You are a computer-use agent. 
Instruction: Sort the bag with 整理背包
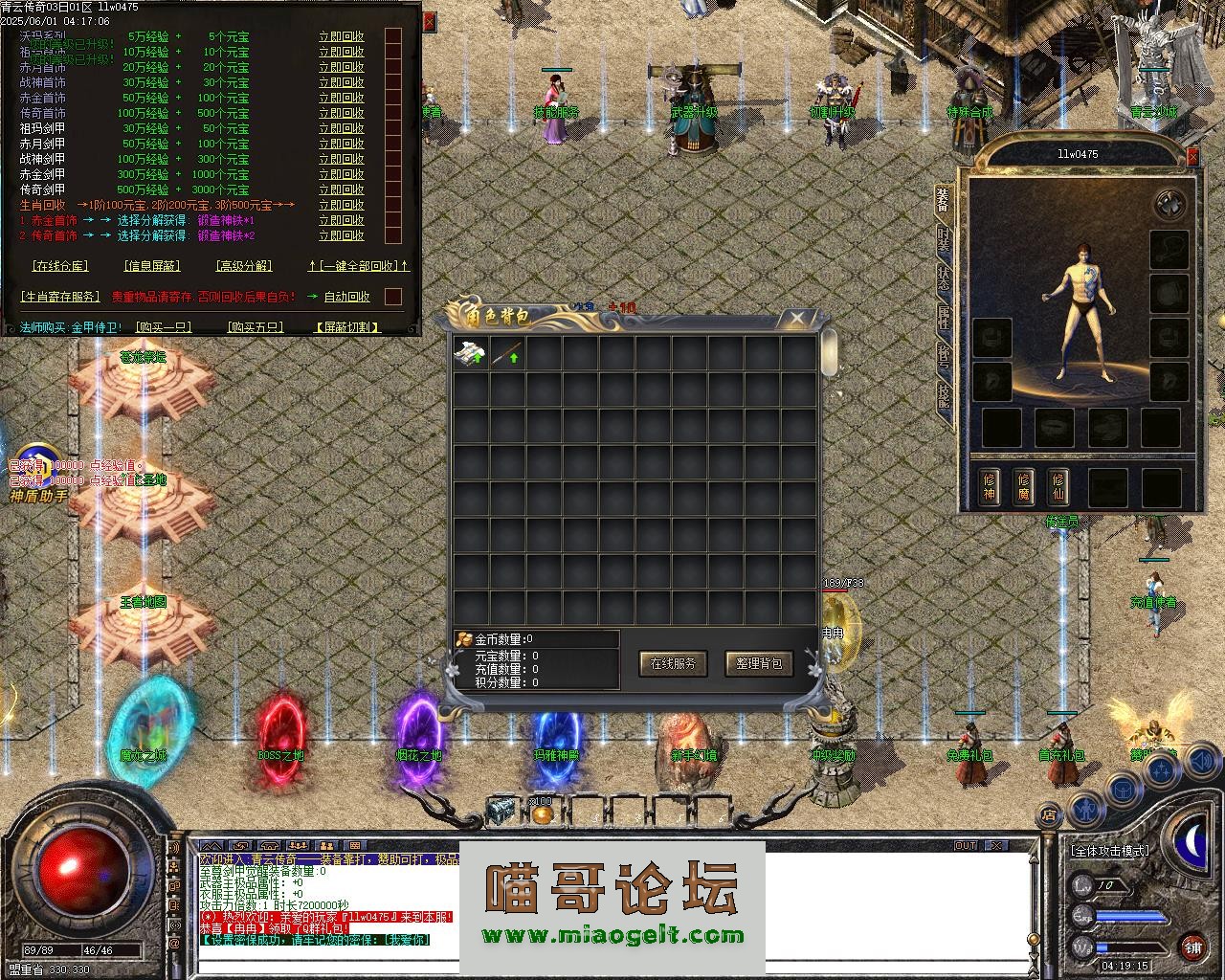[x=759, y=663]
